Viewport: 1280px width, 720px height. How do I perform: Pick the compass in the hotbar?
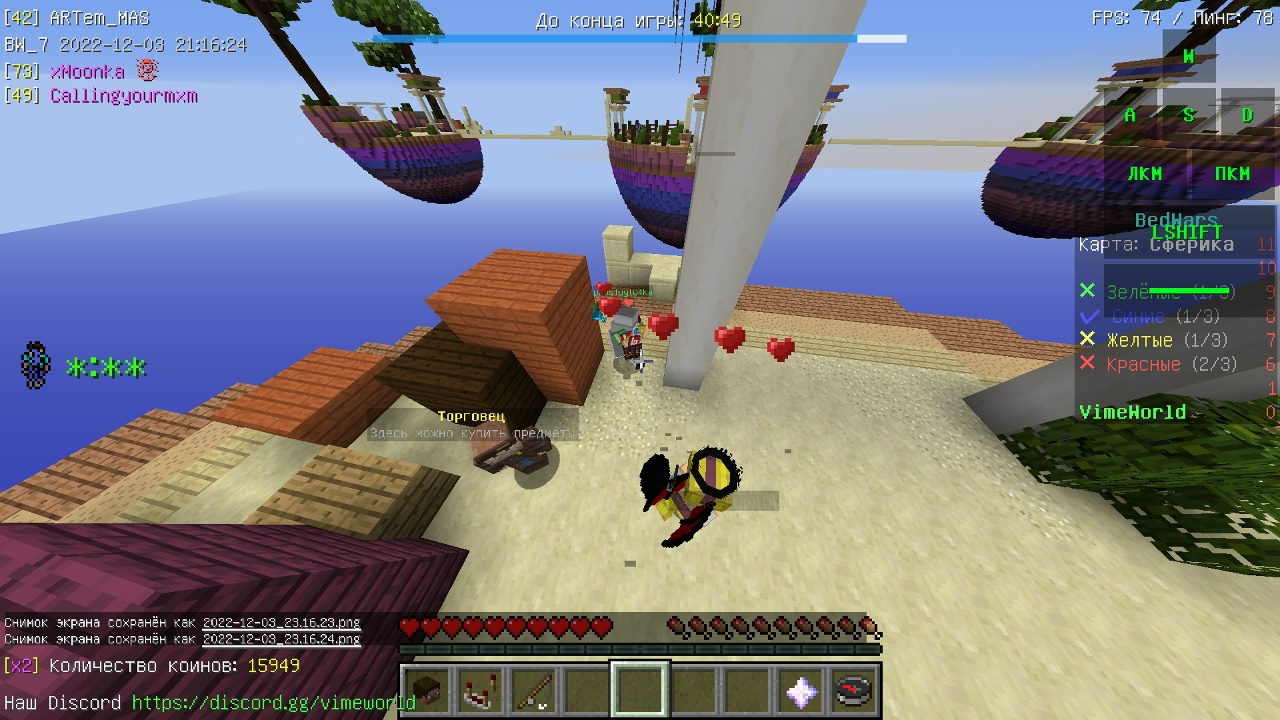point(853,691)
